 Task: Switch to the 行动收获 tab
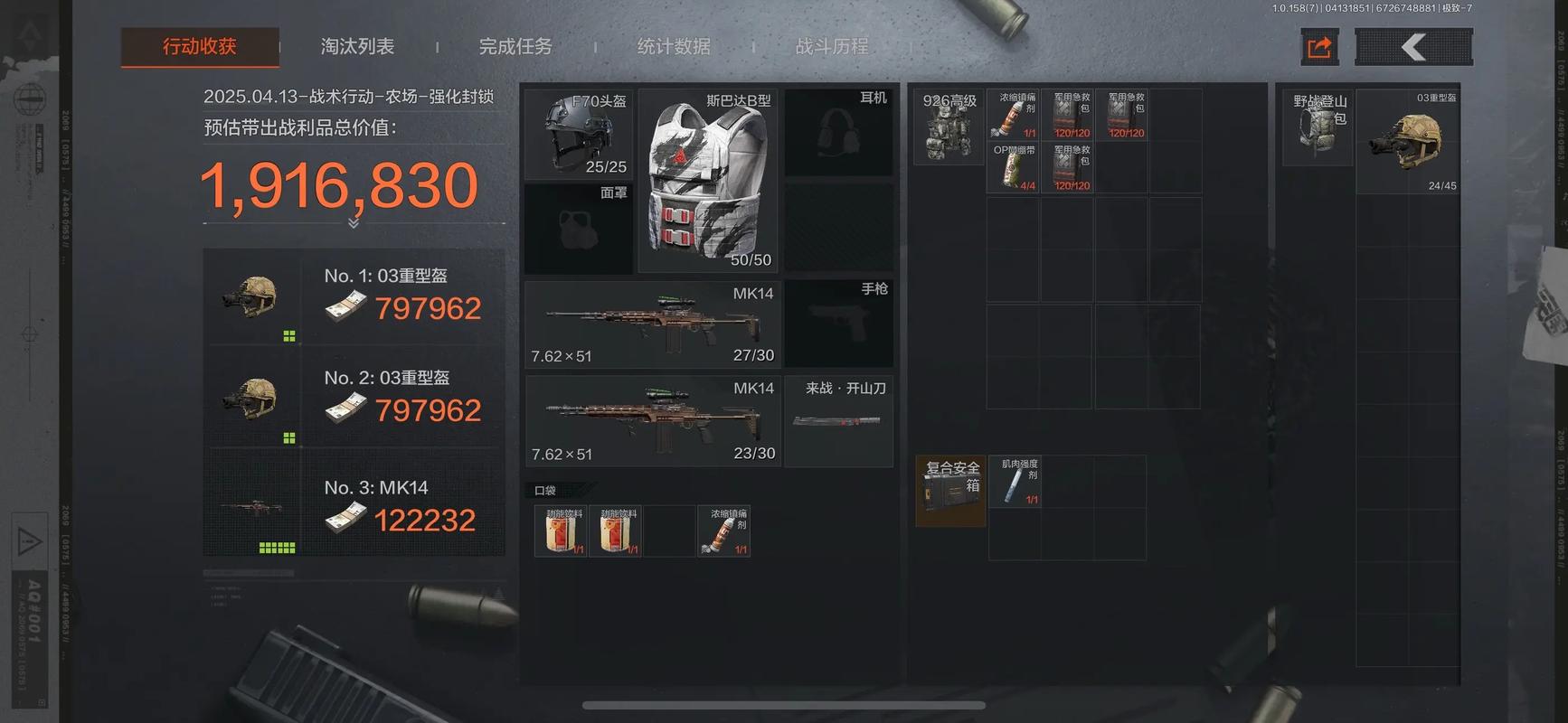tap(200, 47)
